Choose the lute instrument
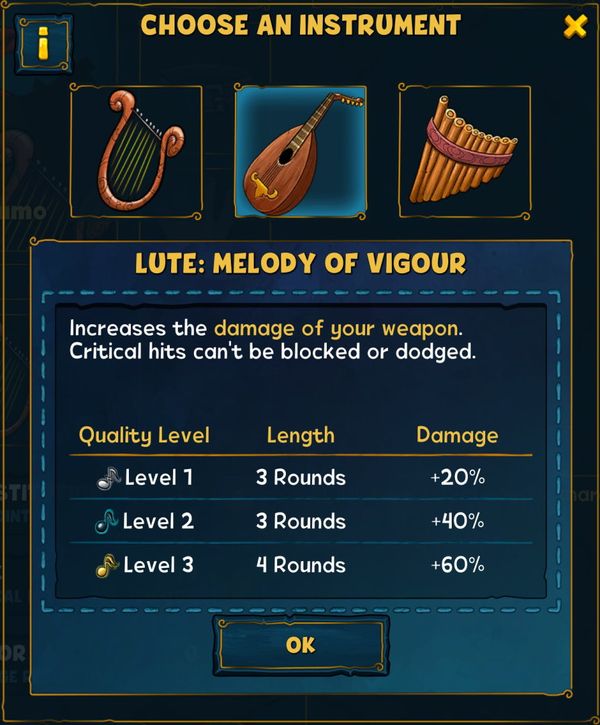 tap(300, 151)
